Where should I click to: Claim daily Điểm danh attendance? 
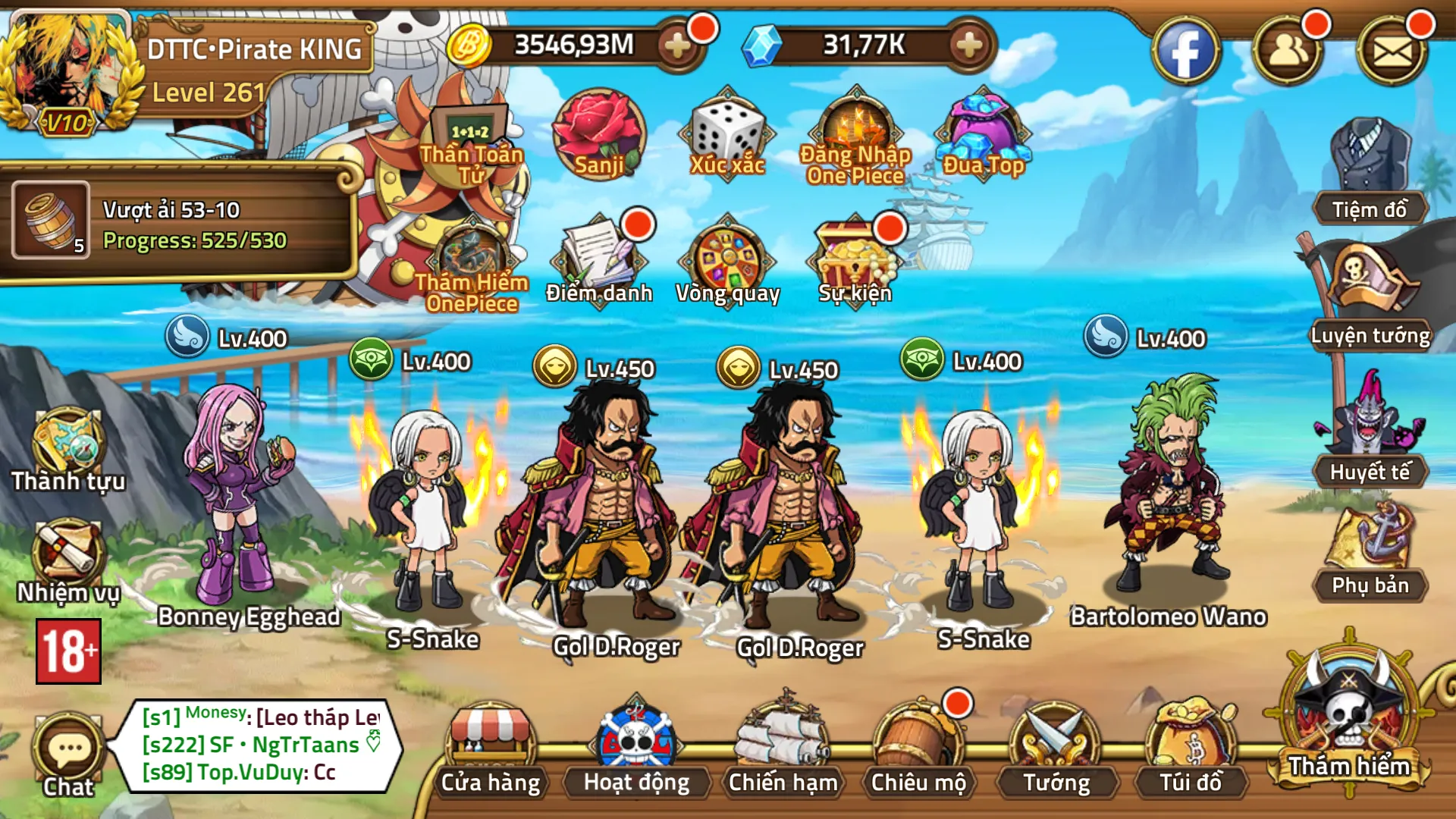click(599, 262)
